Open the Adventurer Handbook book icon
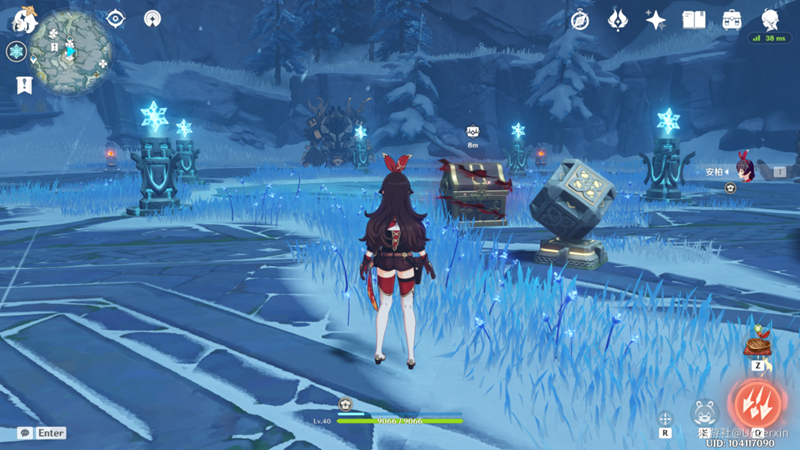This screenshot has height=450, width=800. tap(694, 20)
